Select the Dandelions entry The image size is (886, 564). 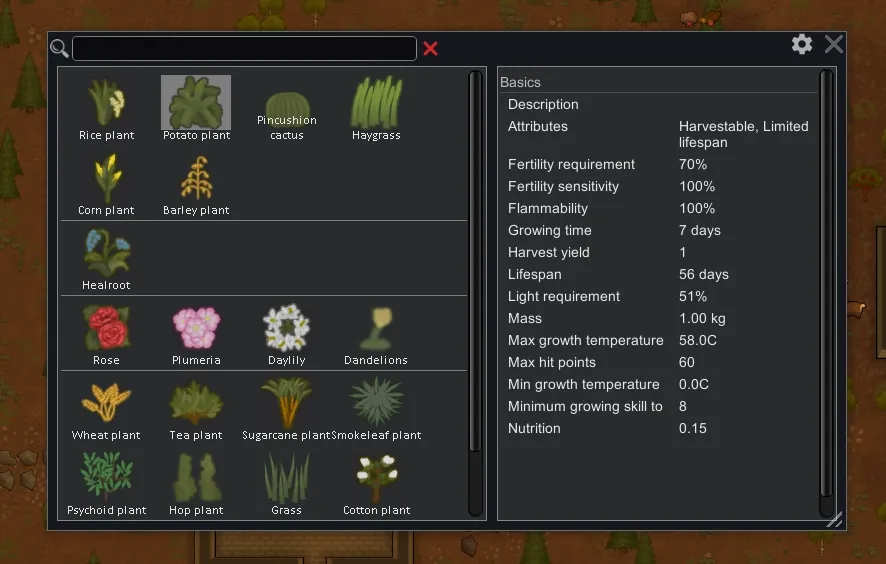tap(376, 333)
